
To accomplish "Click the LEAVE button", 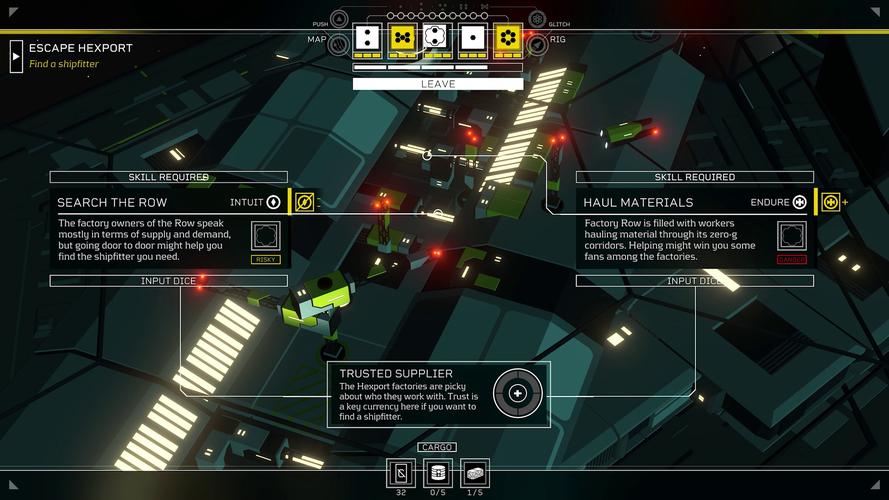I will [x=437, y=84].
